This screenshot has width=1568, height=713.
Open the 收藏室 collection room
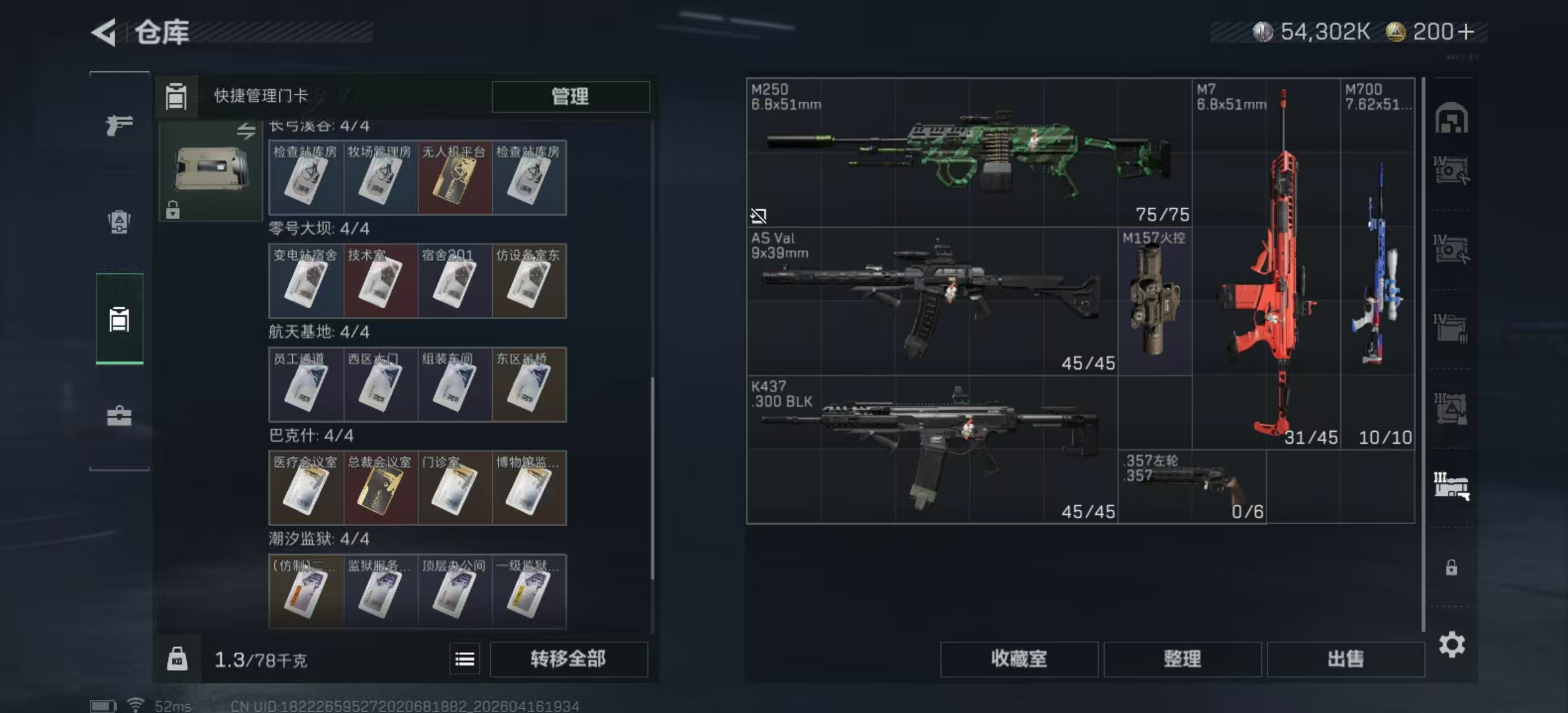click(x=1018, y=659)
